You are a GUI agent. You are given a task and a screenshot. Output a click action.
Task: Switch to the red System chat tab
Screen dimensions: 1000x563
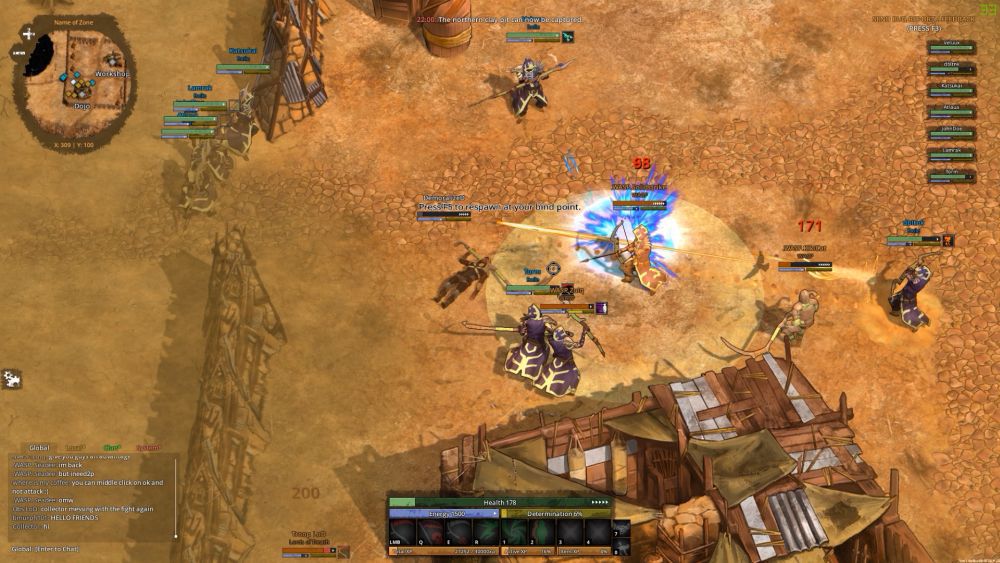pos(147,448)
